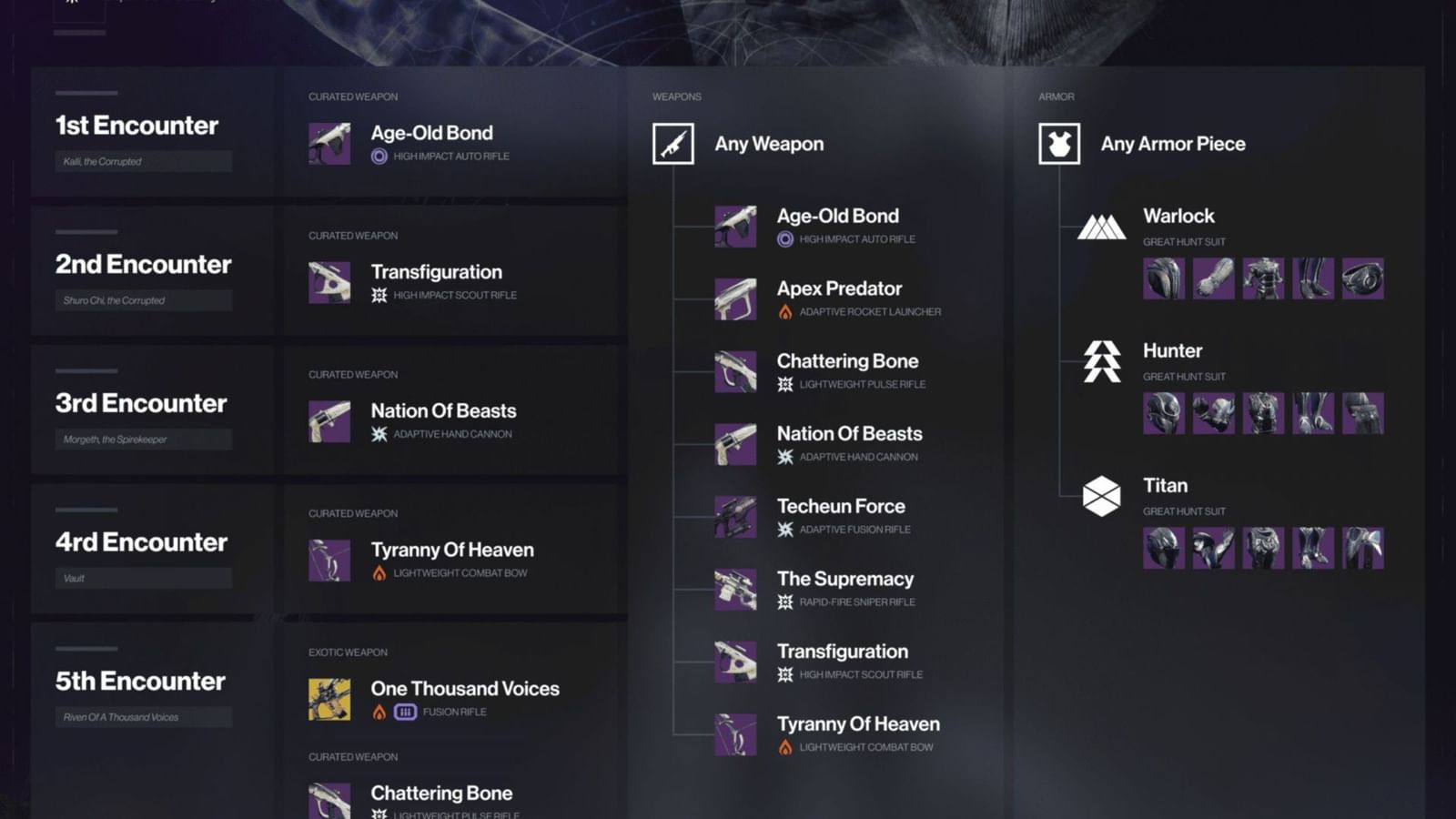Click the Titan helmet armor thumbnail
The width and height of the screenshot is (1456, 819).
click(x=1162, y=547)
